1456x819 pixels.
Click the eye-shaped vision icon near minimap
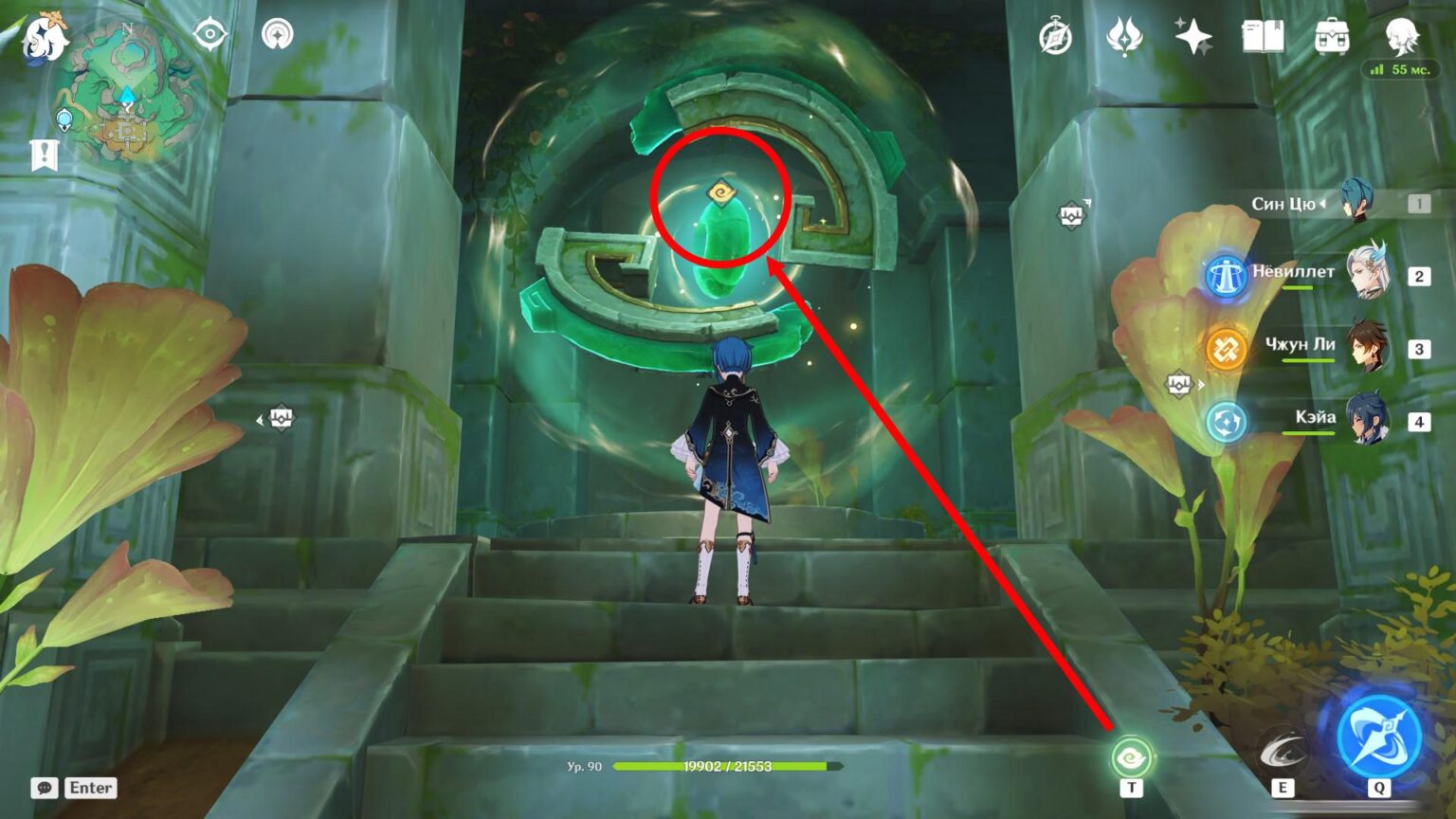point(209,32)
